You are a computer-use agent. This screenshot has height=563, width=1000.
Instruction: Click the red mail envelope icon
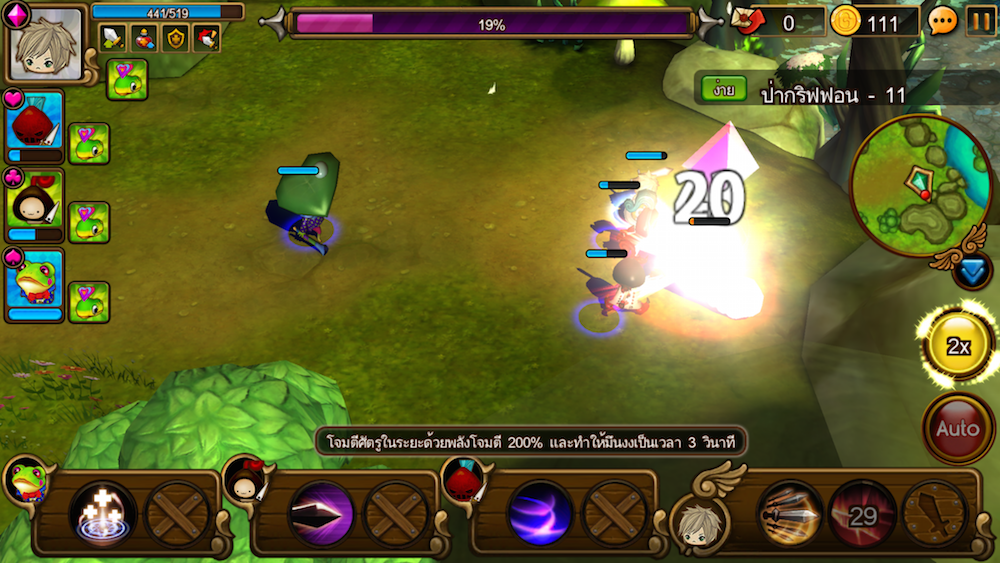pyautogui.click(x=748, y=21)
